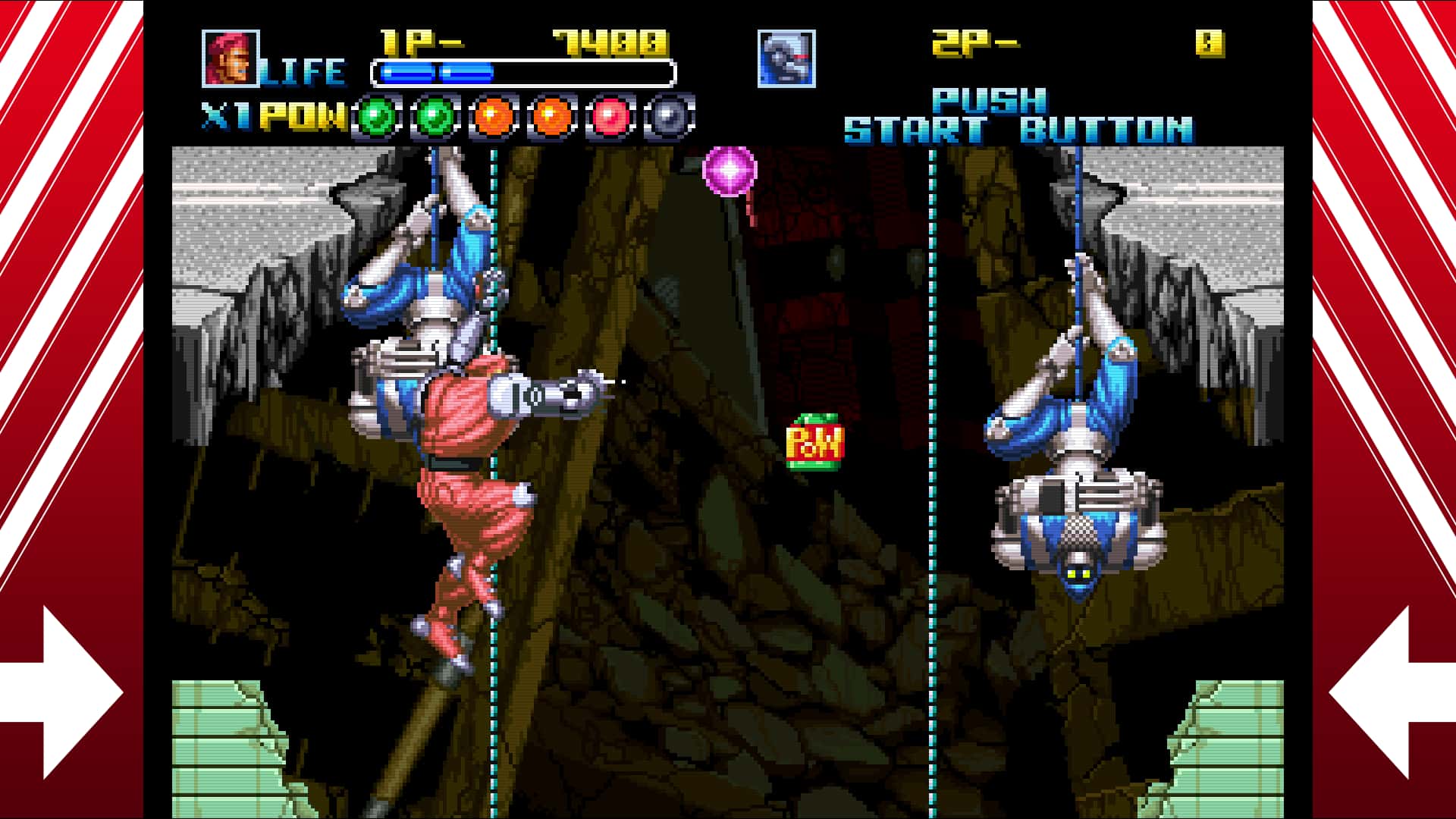Select the first orange POW orb
Viewport: 1456px width, 819px height.
click(493, 115)
